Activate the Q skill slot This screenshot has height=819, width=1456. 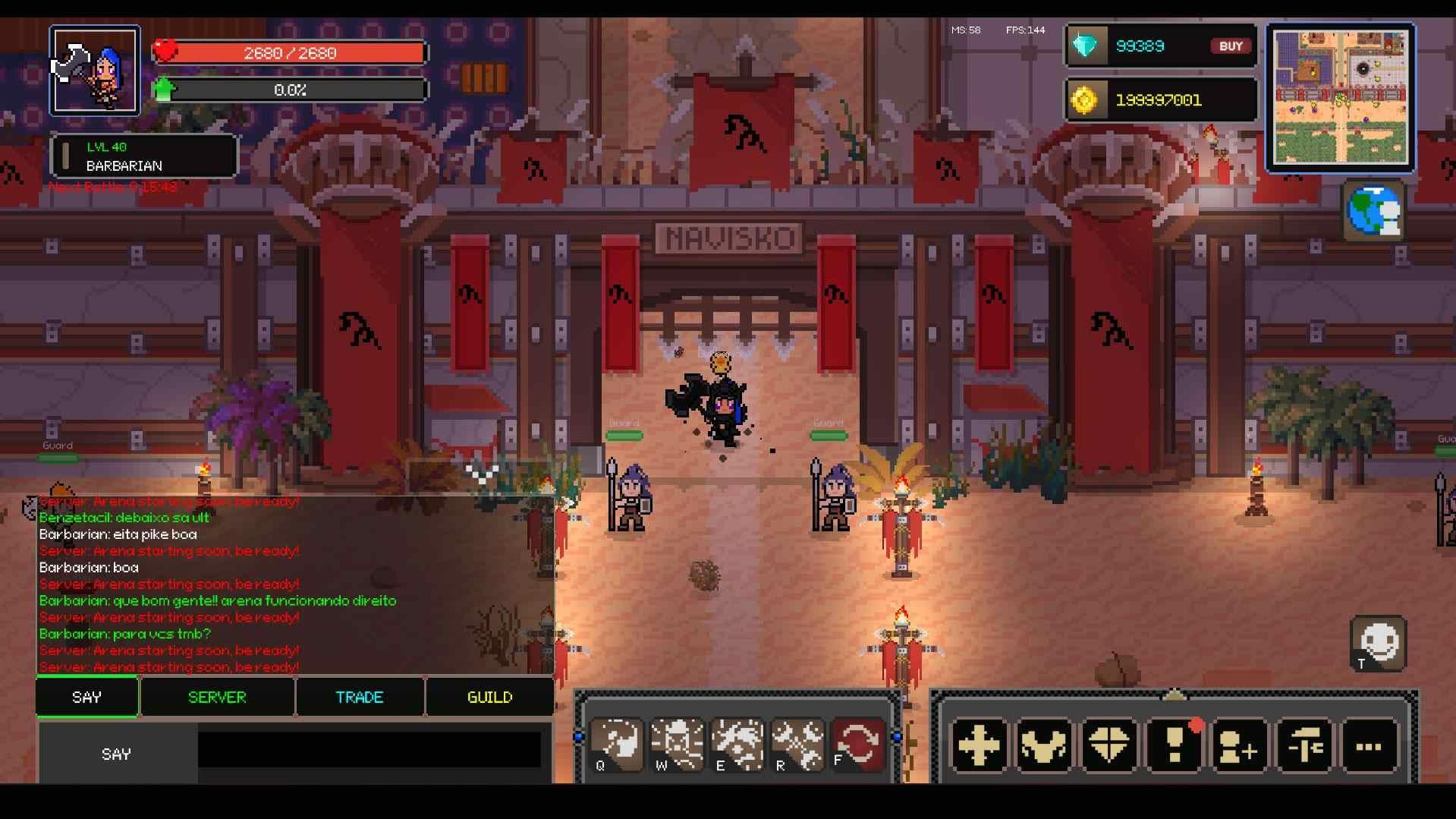(617, 744)
